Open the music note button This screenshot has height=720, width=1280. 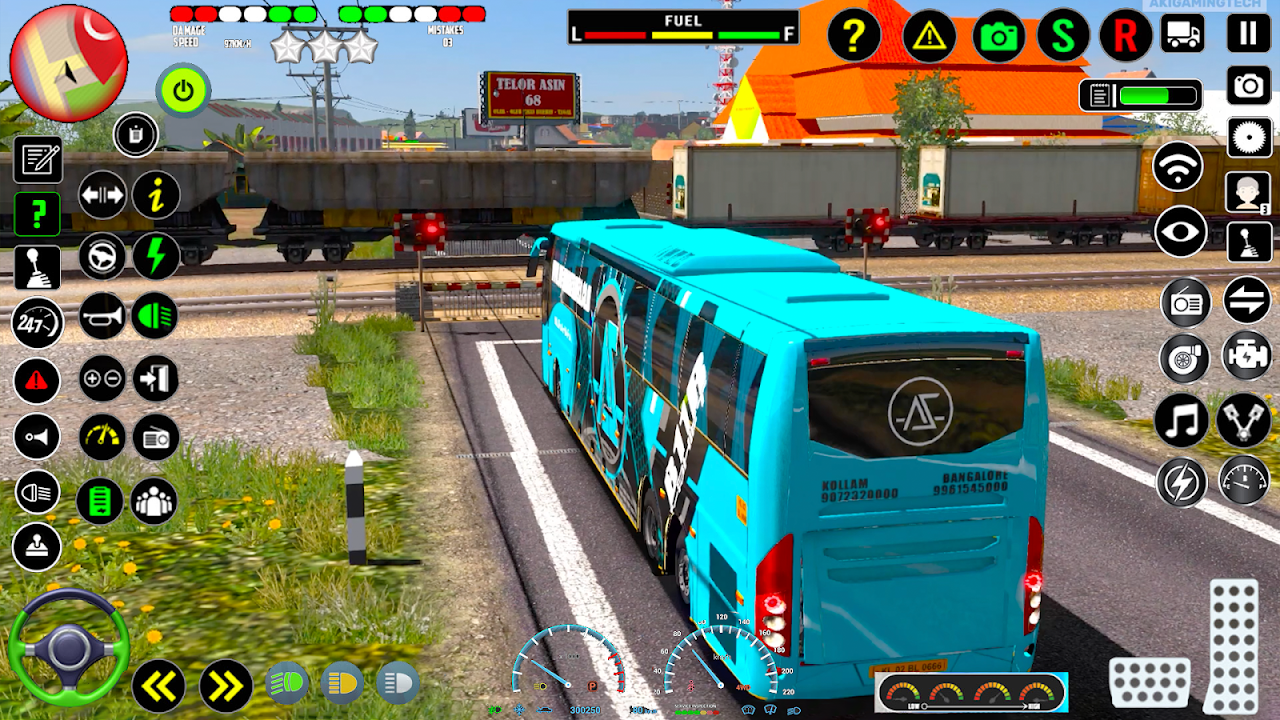pos(1181,420)
